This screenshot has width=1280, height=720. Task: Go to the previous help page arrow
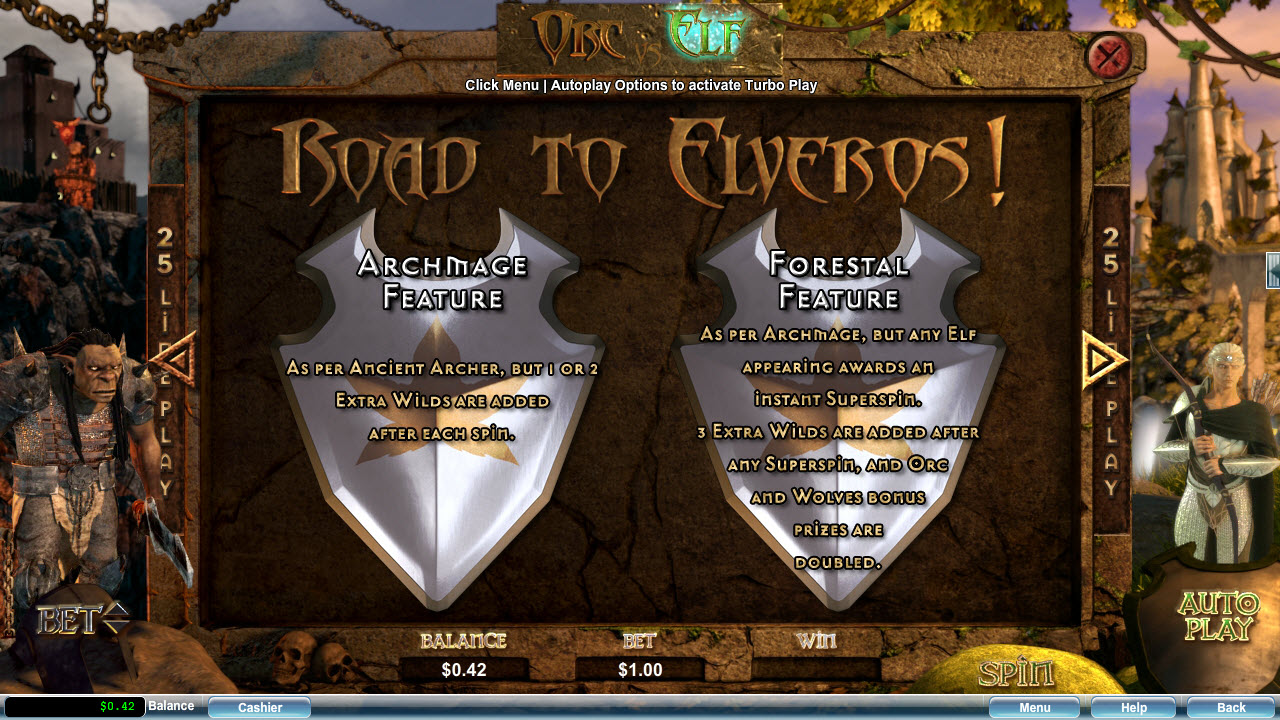click(x=176, y=359)
